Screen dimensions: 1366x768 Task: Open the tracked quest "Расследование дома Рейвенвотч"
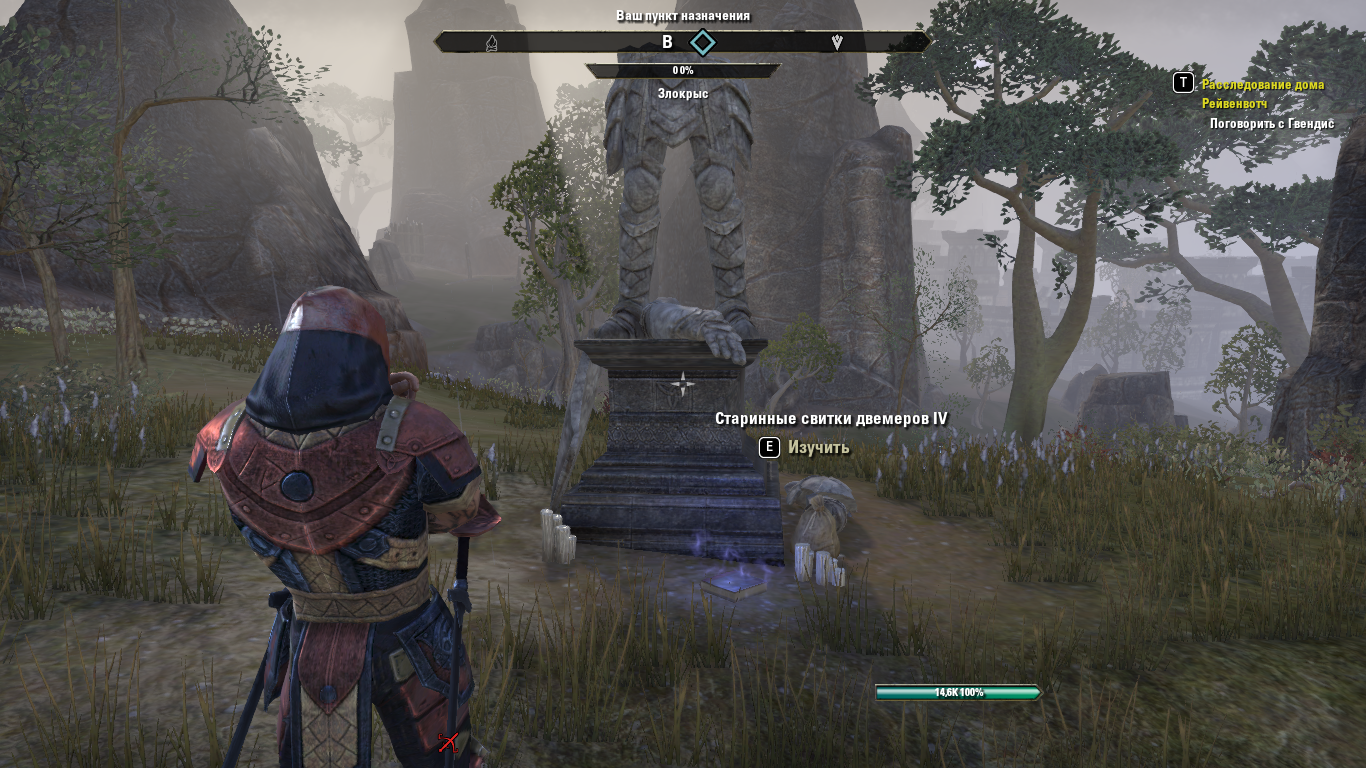point(1262,93)
